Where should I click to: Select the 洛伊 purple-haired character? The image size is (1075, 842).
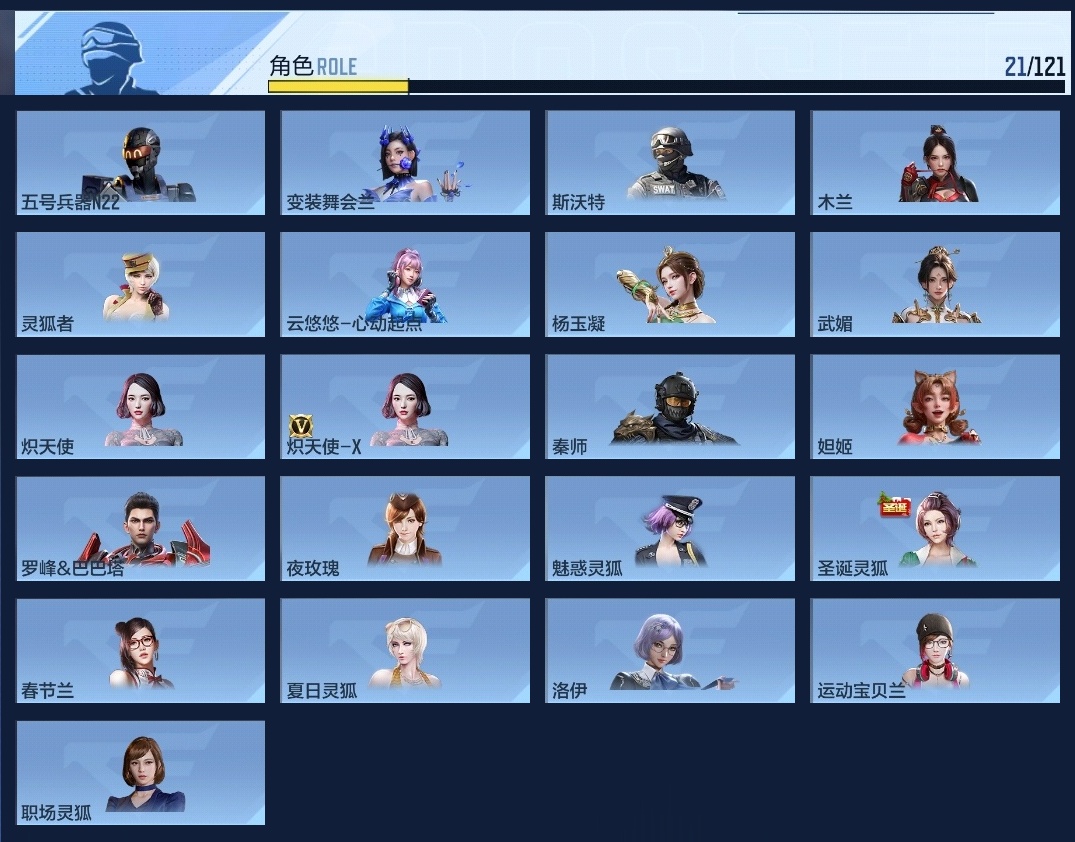[x=670, y=650]
